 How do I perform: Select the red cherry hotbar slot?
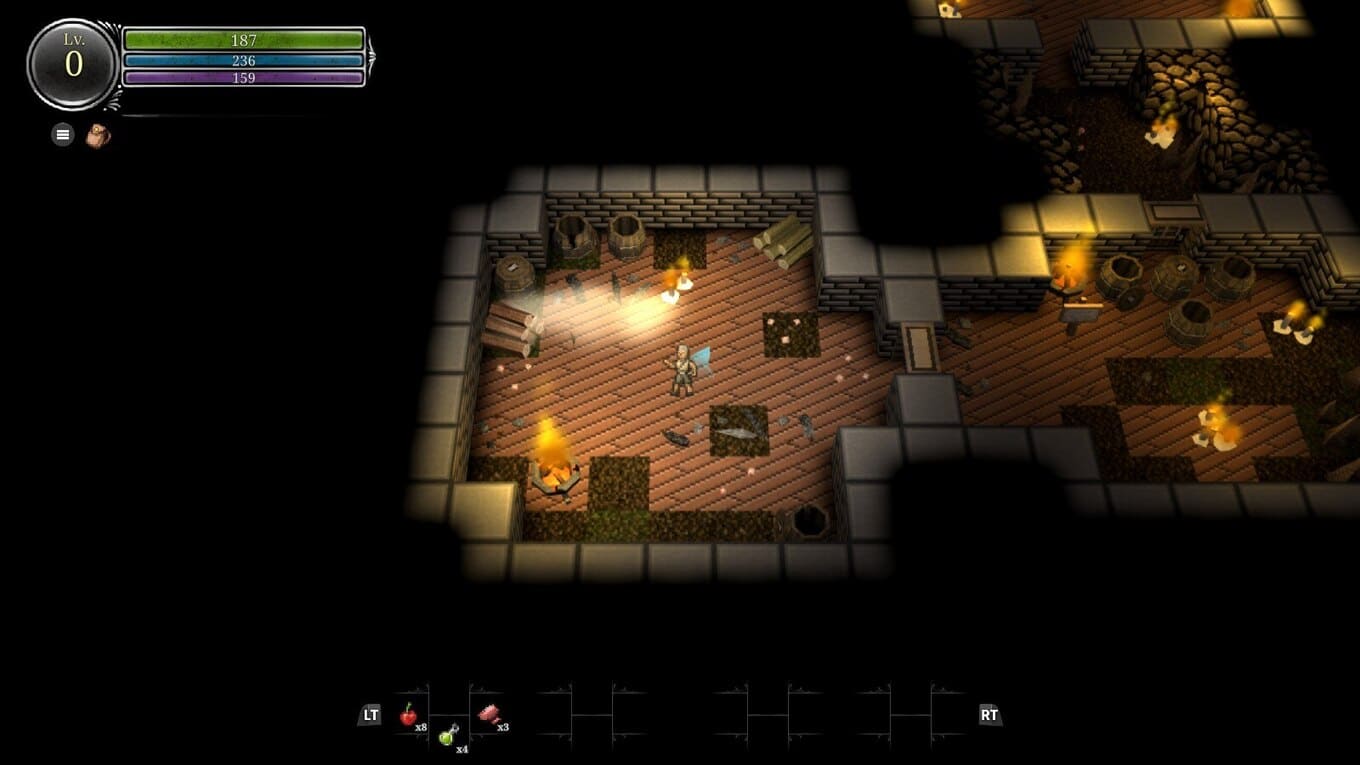coord(408,714)
